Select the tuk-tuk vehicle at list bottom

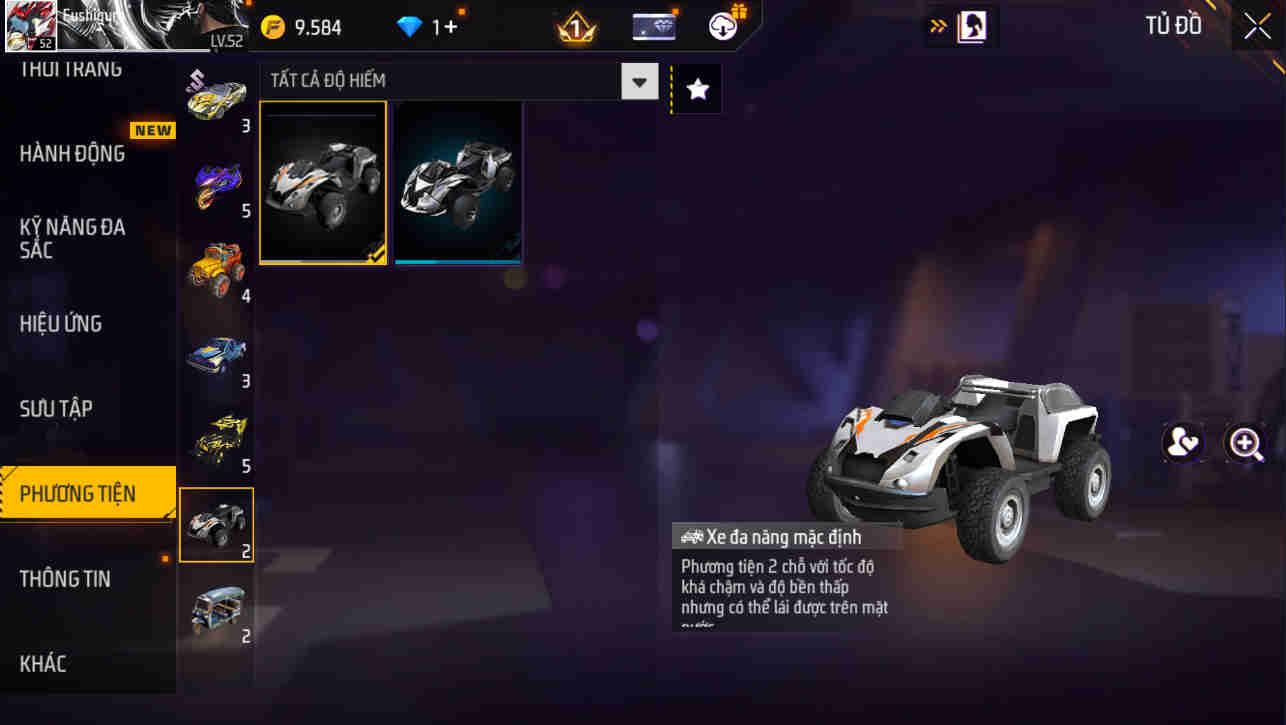coord(216,610)
